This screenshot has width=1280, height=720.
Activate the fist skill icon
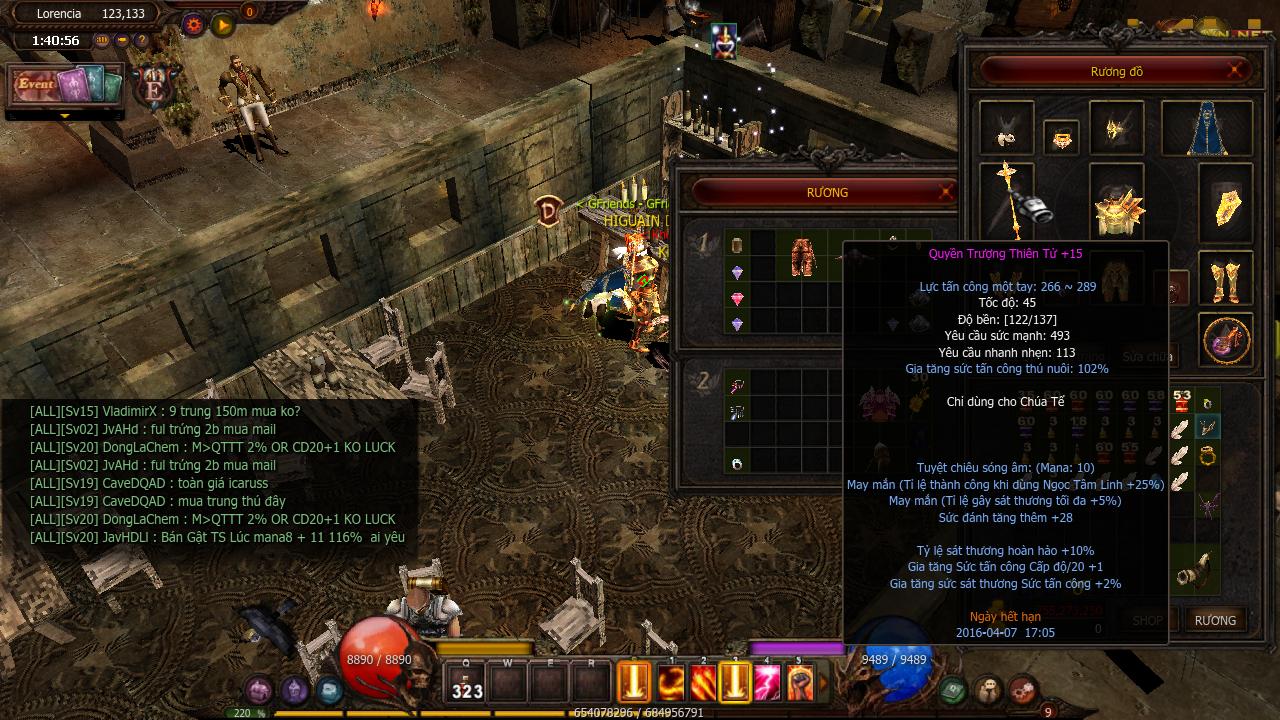point(799,683)
